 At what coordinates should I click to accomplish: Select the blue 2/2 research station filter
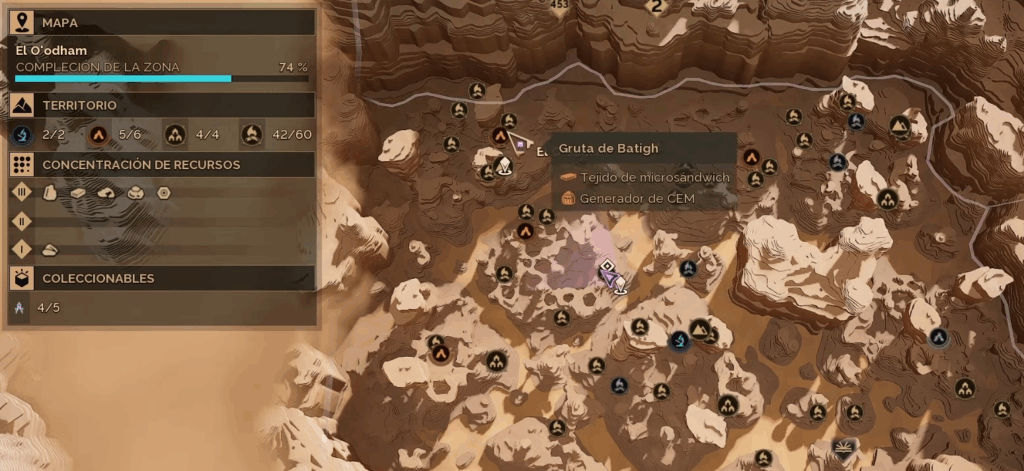(x=23, y=134)
